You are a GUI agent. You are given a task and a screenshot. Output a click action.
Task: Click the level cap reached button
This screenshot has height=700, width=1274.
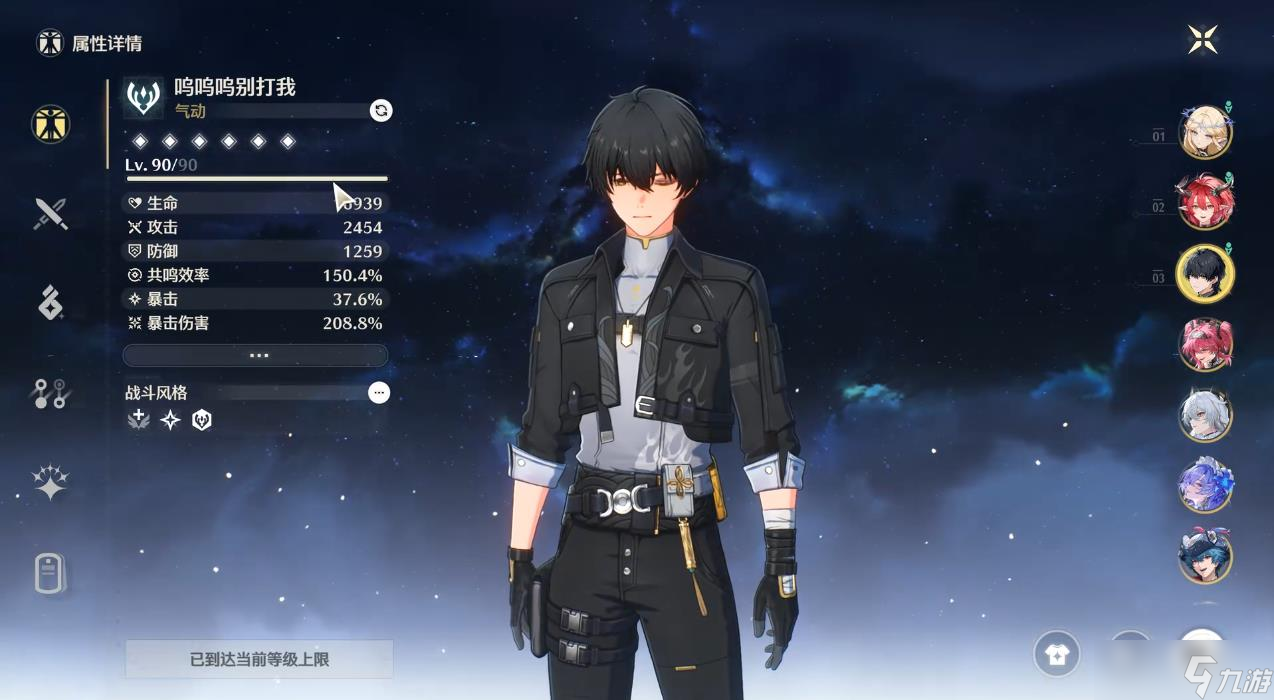(259, 659)
